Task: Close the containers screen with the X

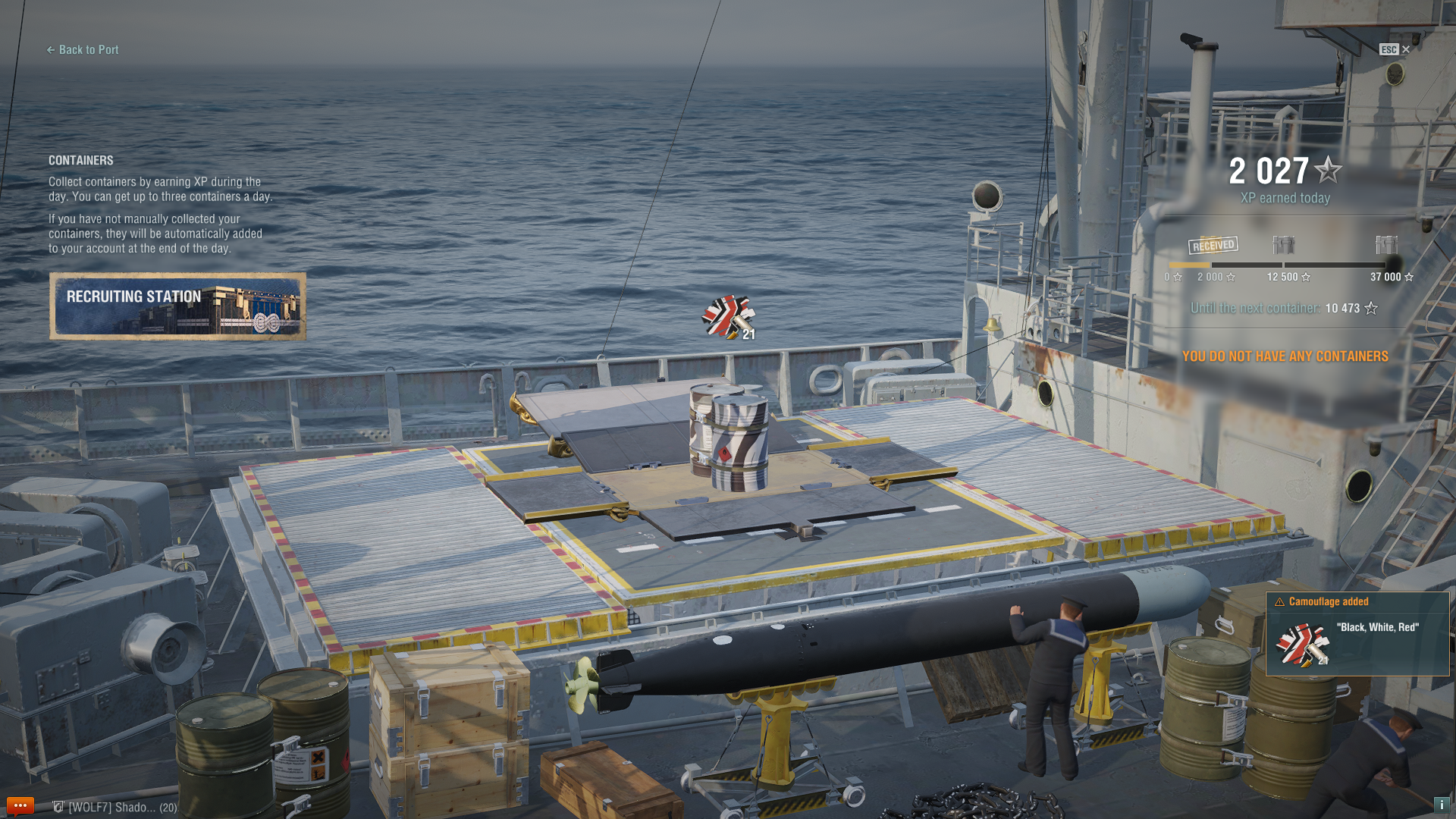Action: point(1405,49)
